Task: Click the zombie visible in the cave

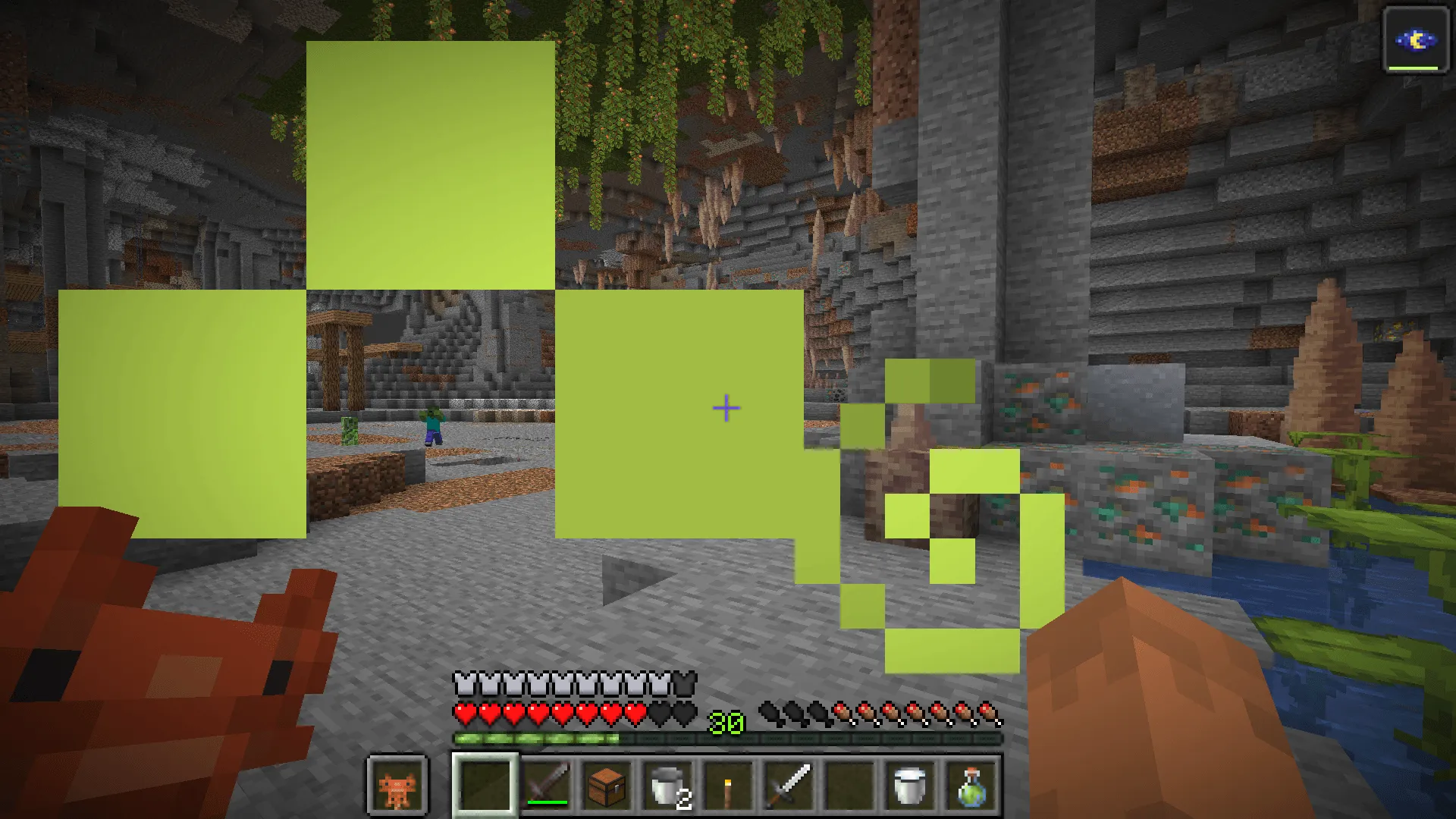Action: [x=431, y=425]
